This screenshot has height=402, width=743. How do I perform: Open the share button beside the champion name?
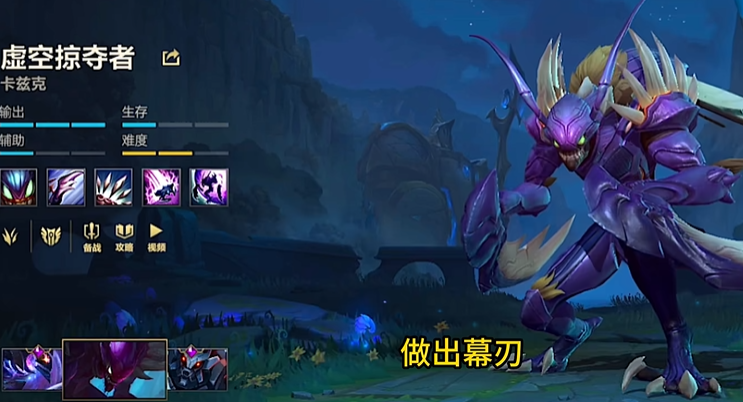pos(171,58)
